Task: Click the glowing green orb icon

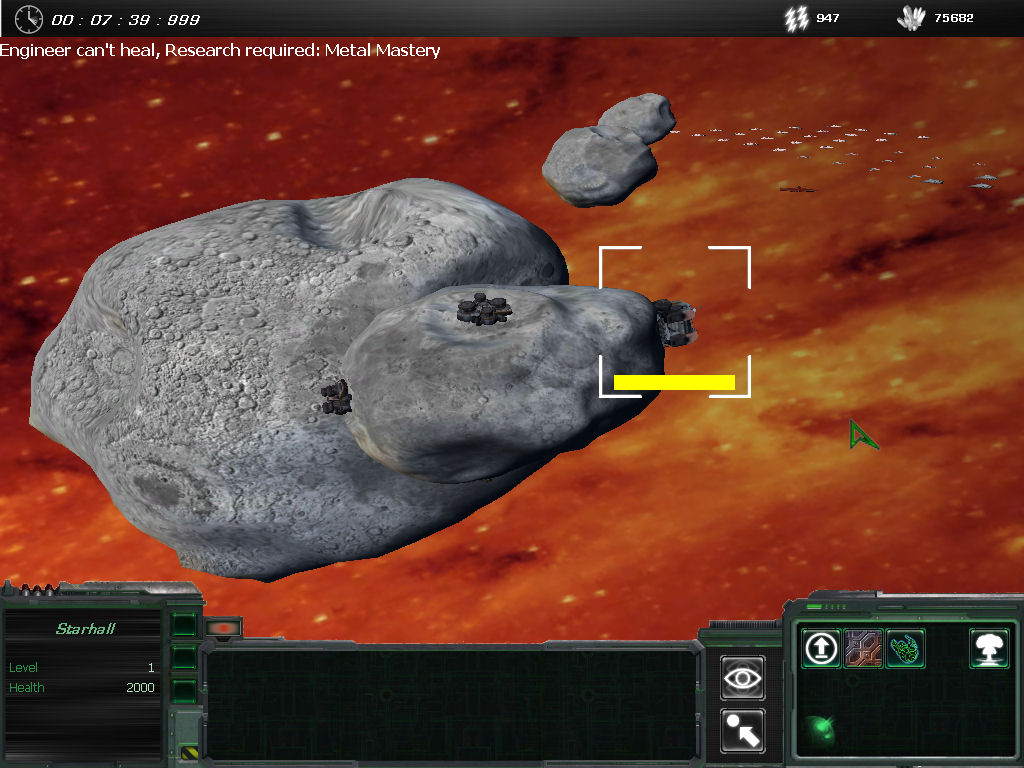Action: (x=821, y=726)
